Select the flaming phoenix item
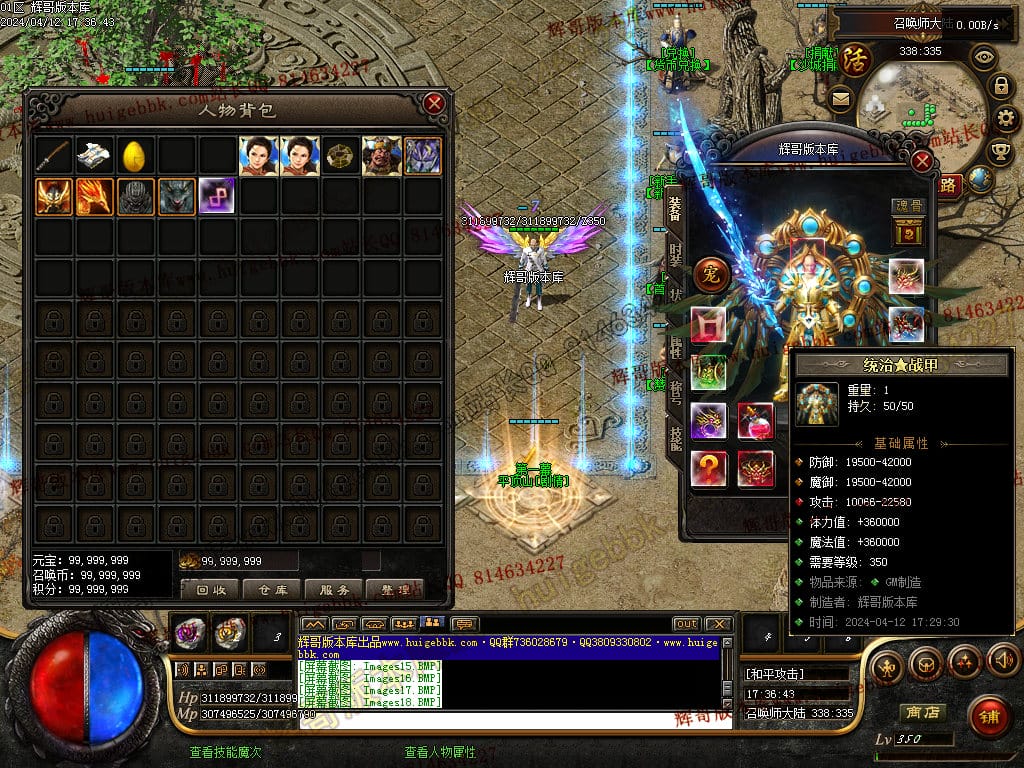This screenshot has height=768, width=1024. [95, 196]
